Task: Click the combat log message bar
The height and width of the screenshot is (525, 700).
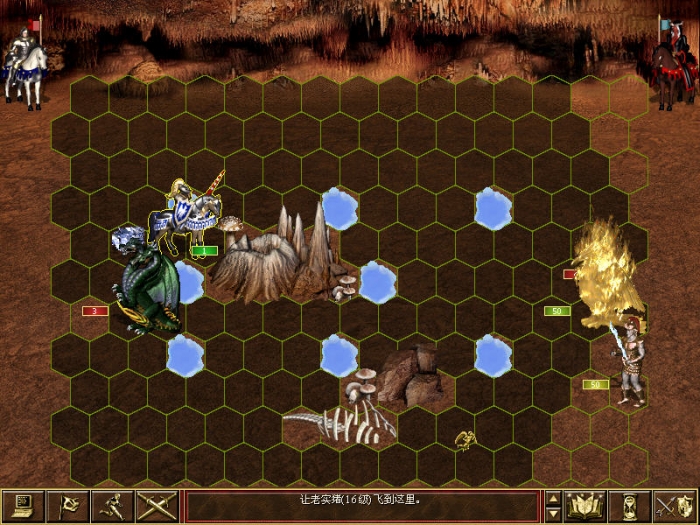Action: point(362,506)
